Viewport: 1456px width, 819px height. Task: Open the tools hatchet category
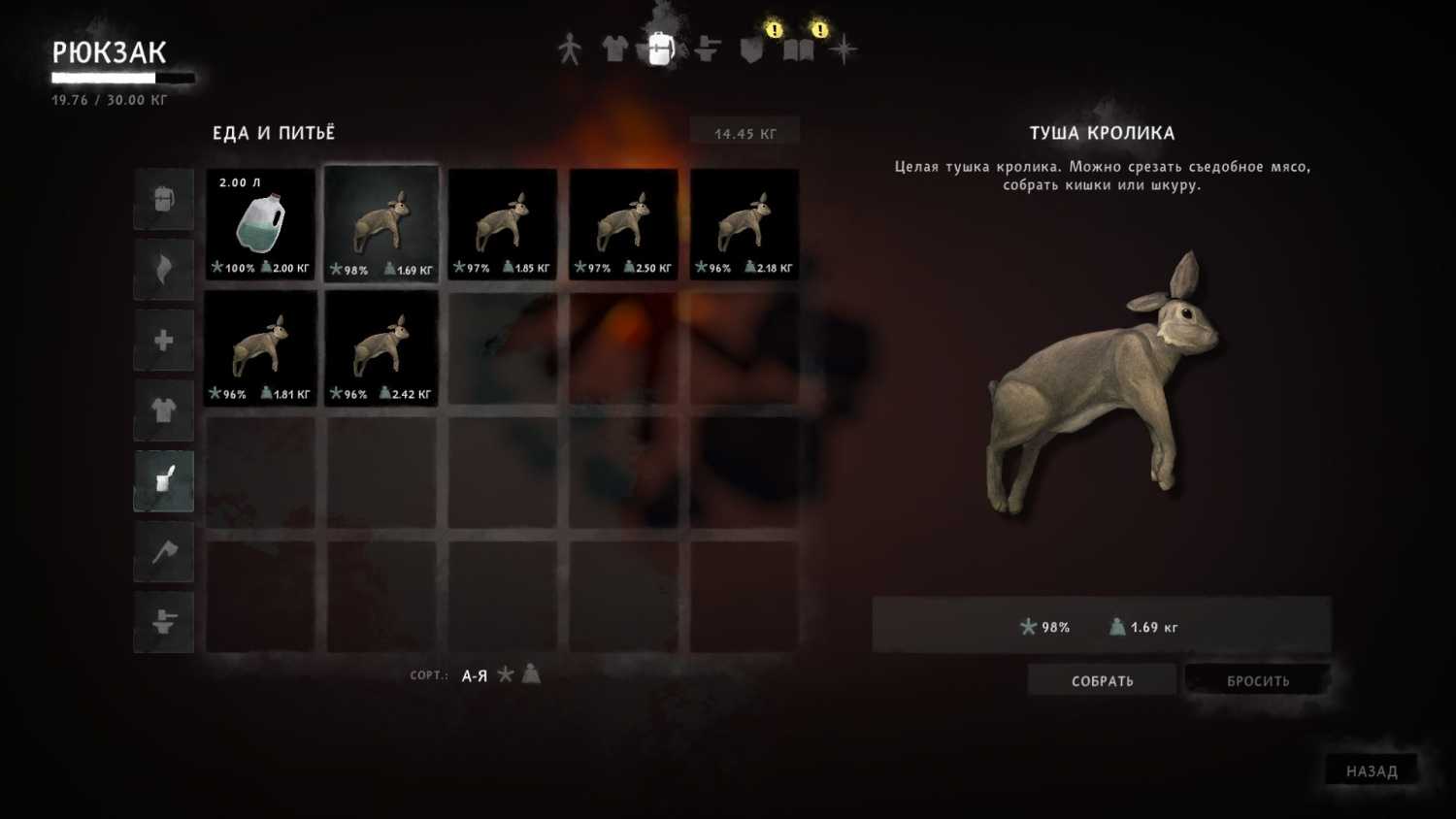pos(164,551)
